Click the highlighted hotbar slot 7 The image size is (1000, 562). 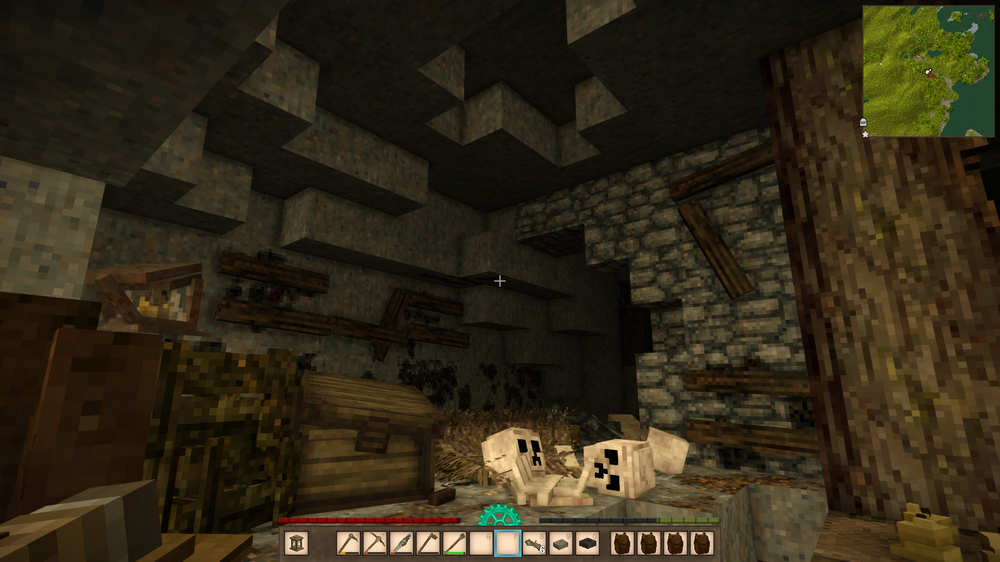click(508, 543)
